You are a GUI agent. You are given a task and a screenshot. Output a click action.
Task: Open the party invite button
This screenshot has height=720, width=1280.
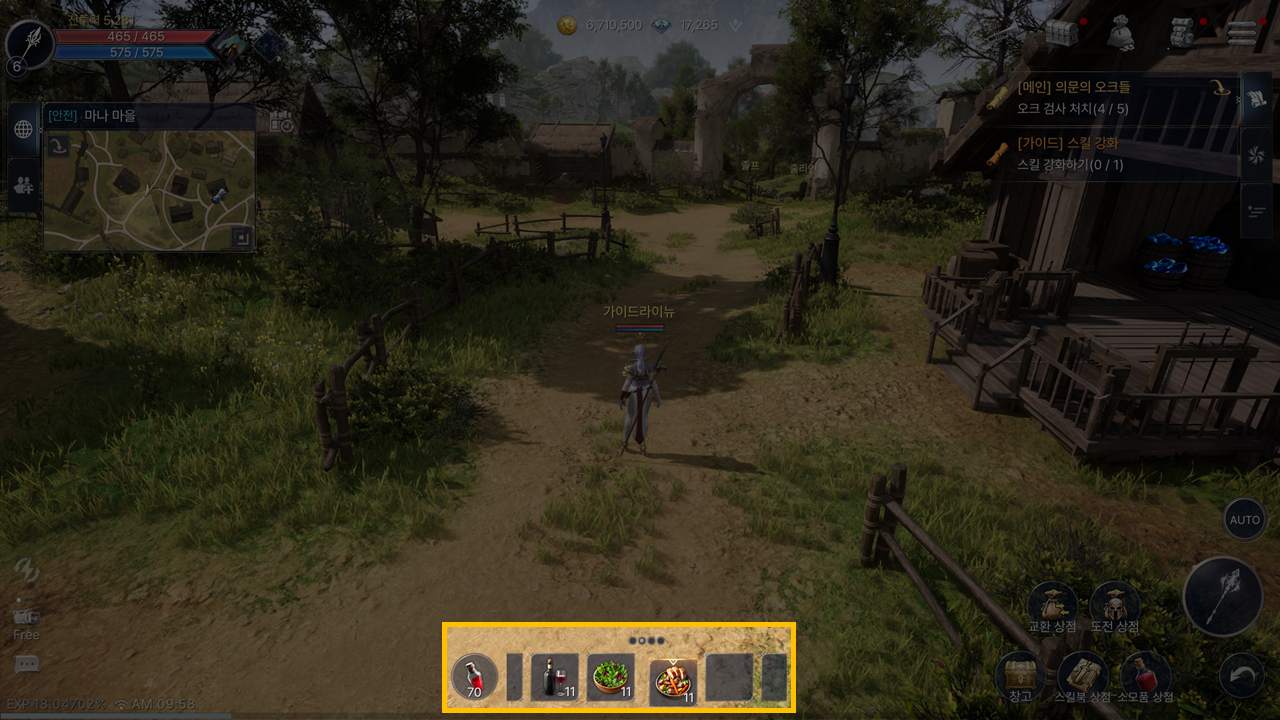[x=23, y=185]
